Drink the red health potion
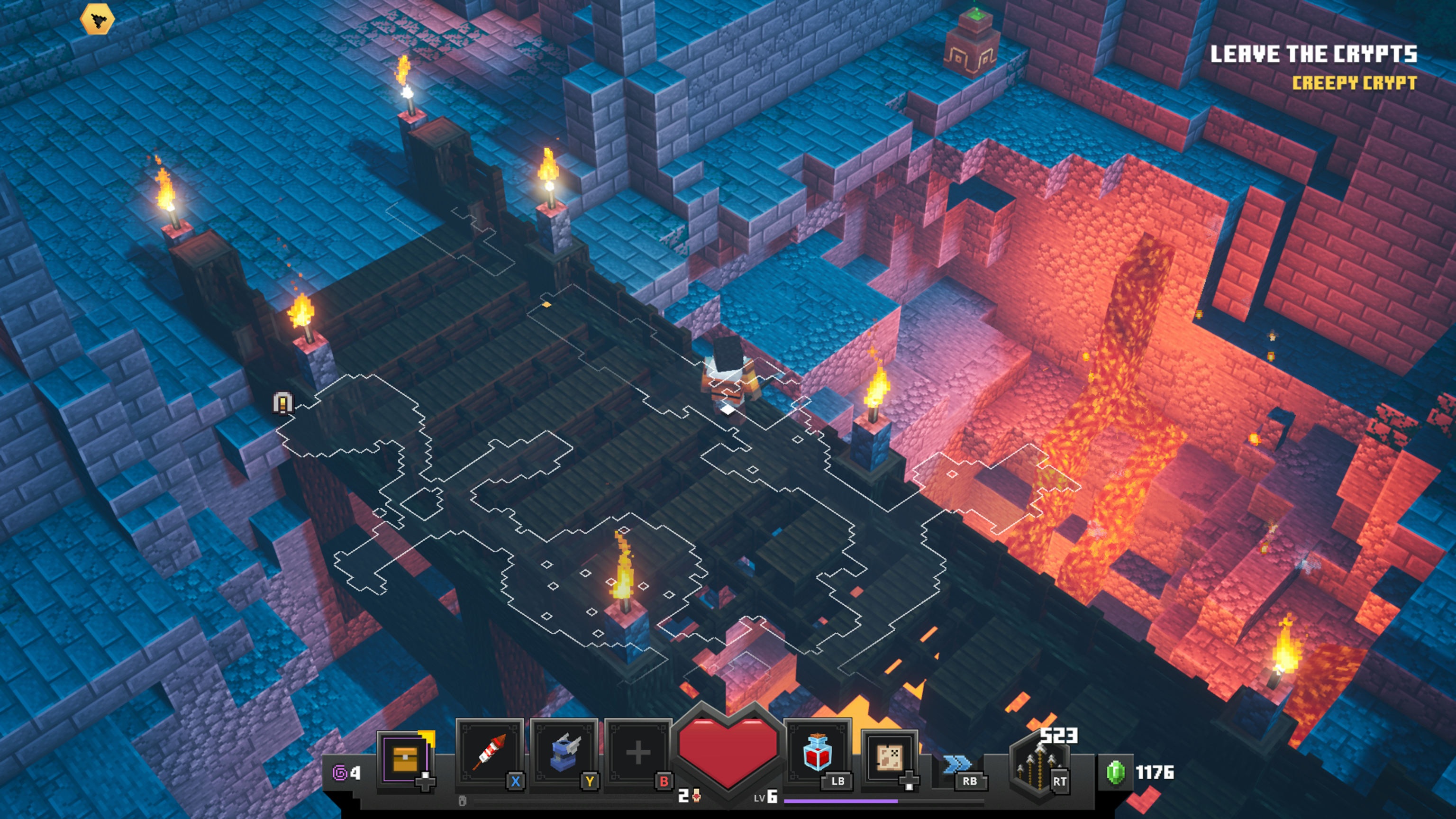The height and width of the screenshot is (819, 1456). pos(817,753)
